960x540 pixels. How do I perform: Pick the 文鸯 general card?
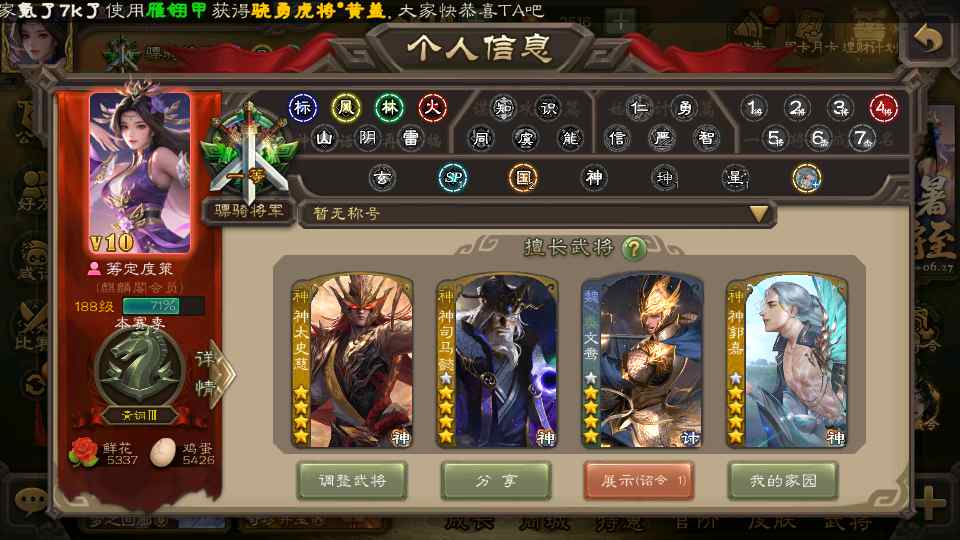642,360
